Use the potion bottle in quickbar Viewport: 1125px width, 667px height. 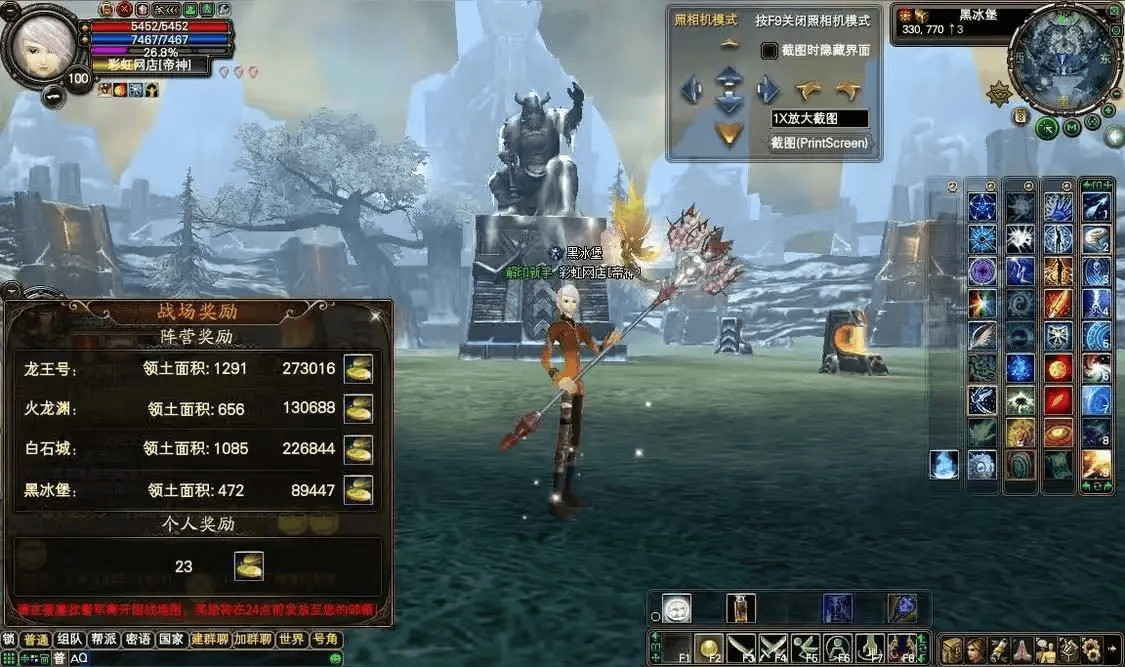(x=741, y=608)
